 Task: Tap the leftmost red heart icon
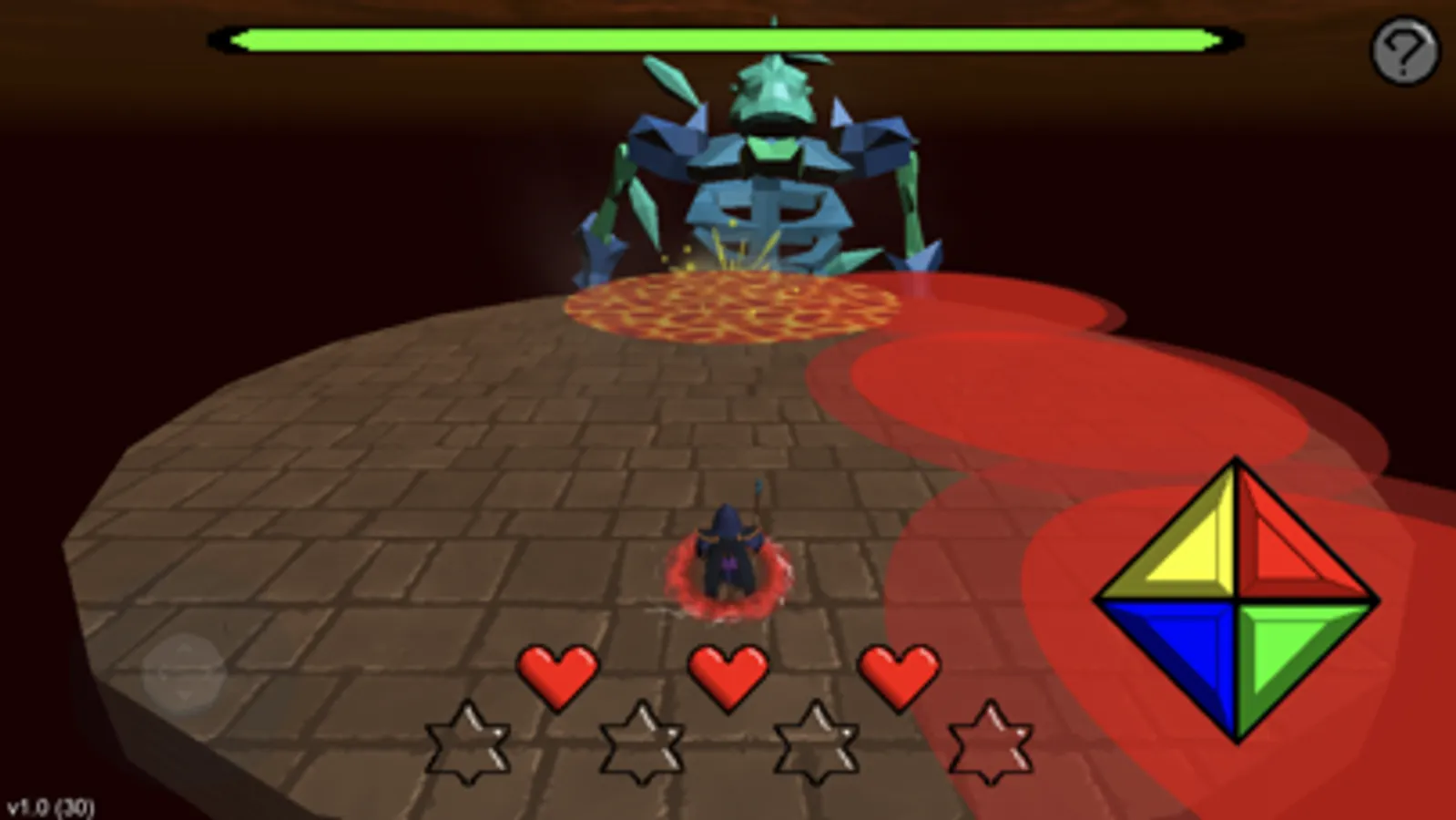(x=557, y=675)
